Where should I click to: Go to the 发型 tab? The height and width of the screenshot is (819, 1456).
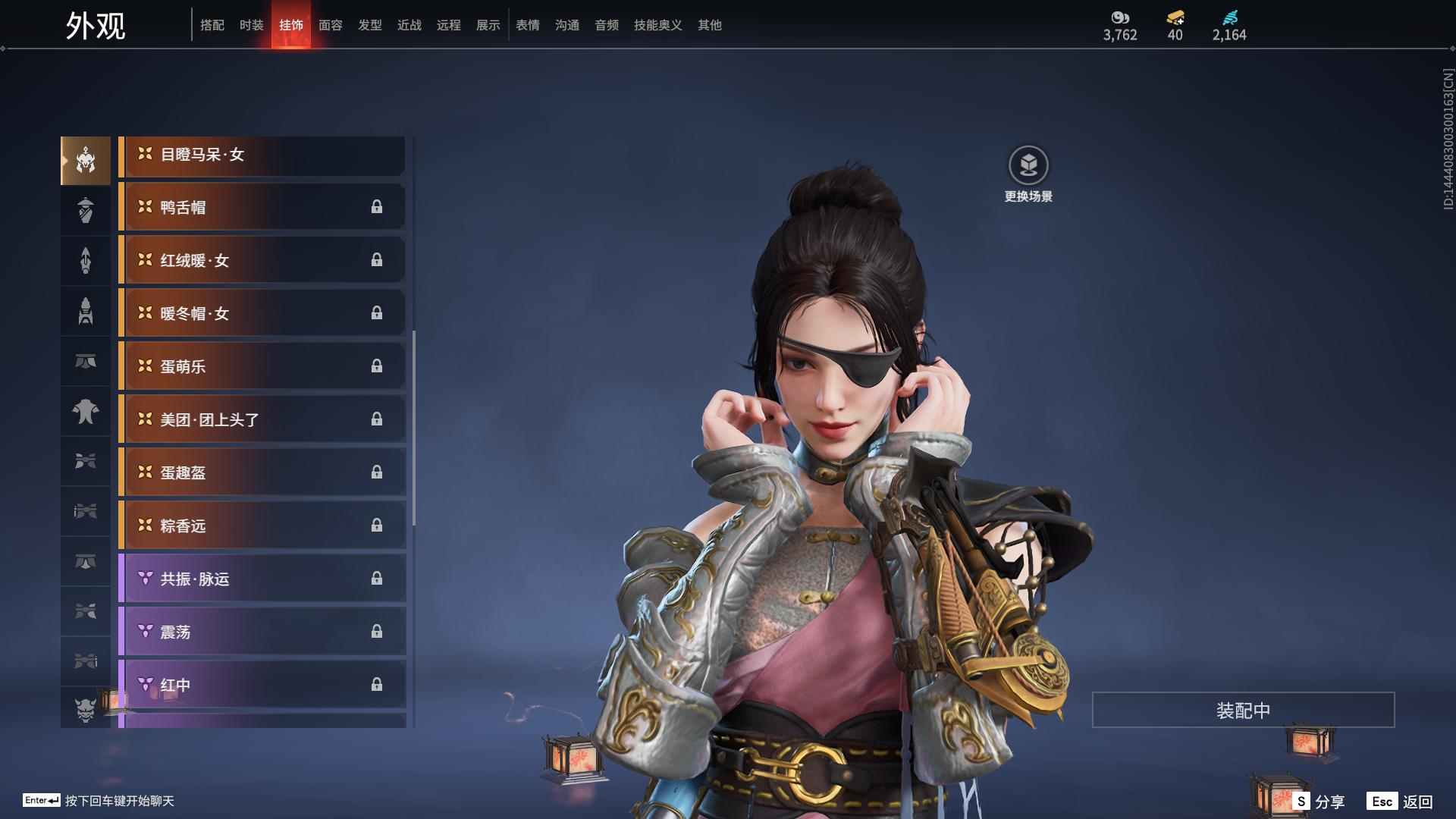coord(369,25)
